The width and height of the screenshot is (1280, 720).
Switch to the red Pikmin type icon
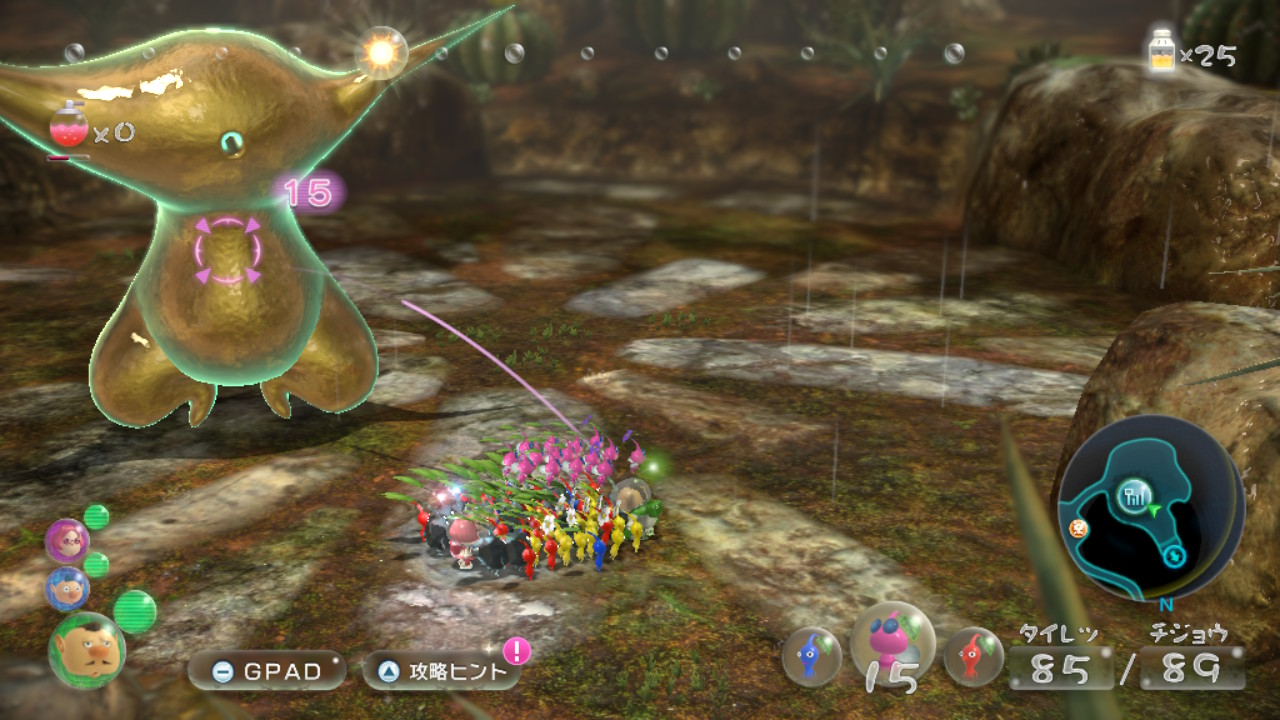coord(973,656)
